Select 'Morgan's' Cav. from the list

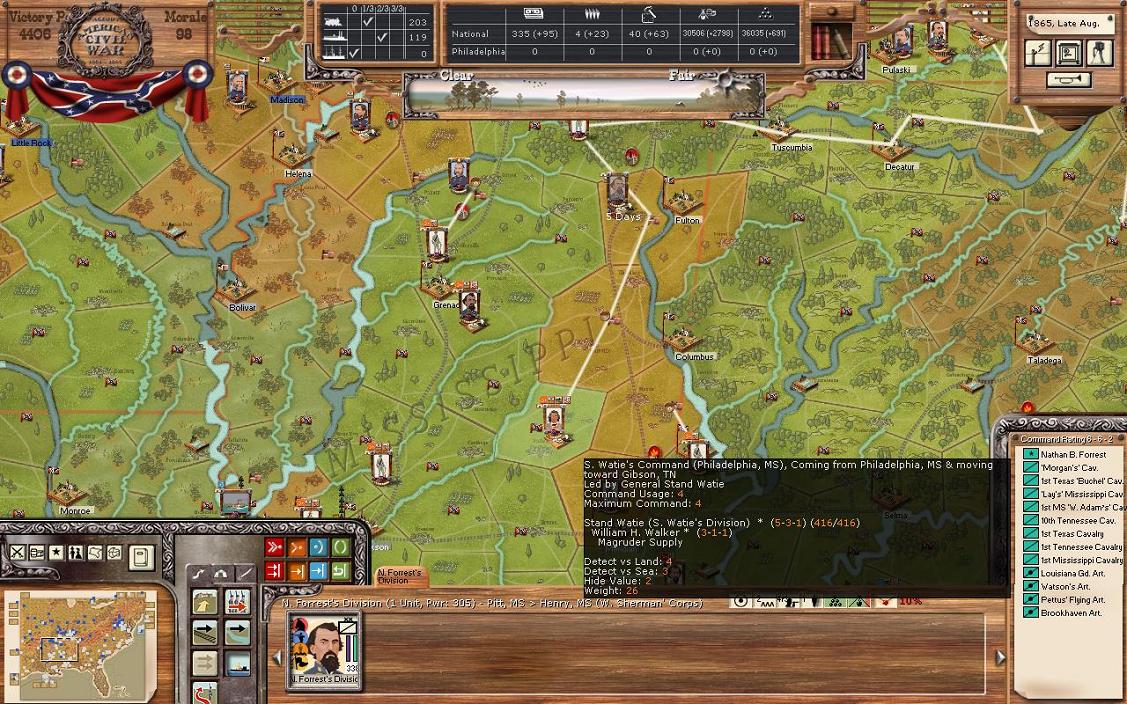pyautogui.click(x=1070, y=468)
